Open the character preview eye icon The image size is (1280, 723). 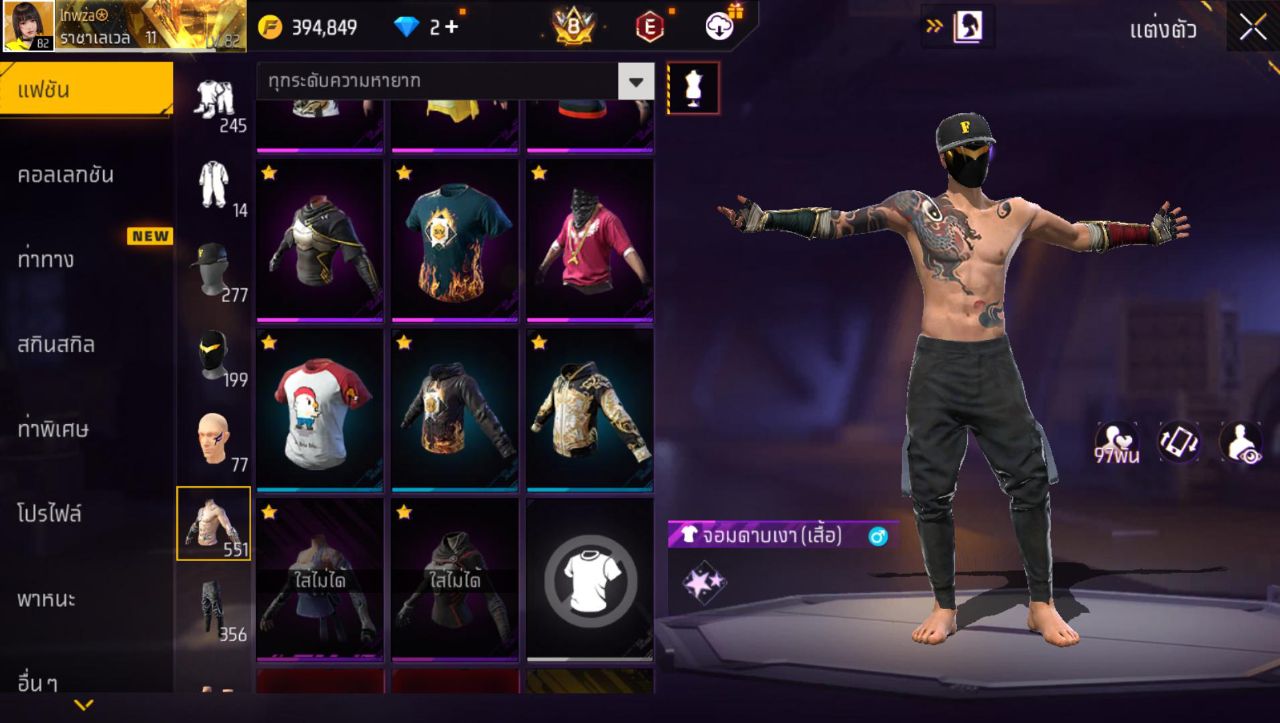1240,440
